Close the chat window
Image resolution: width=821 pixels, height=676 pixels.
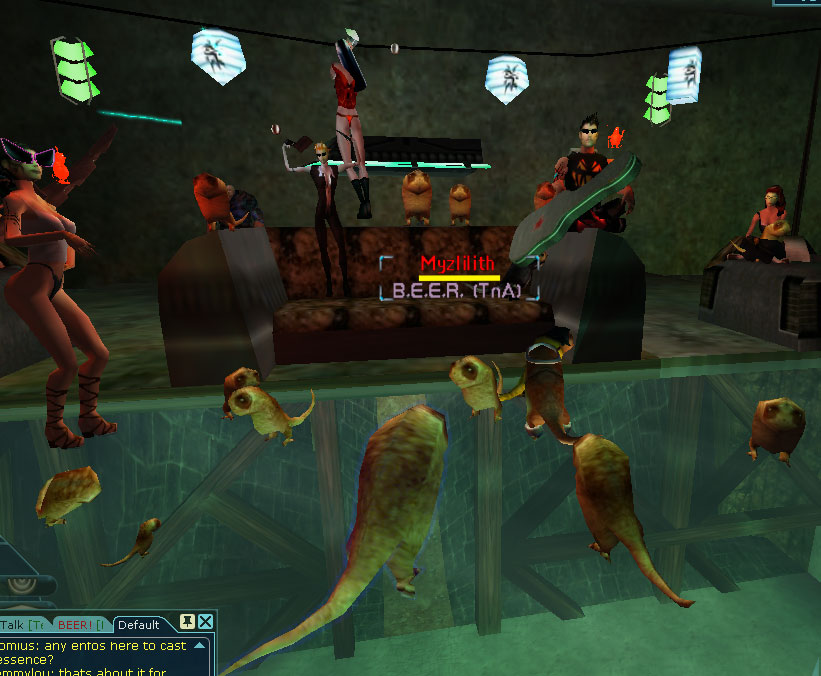click(205, 623)
